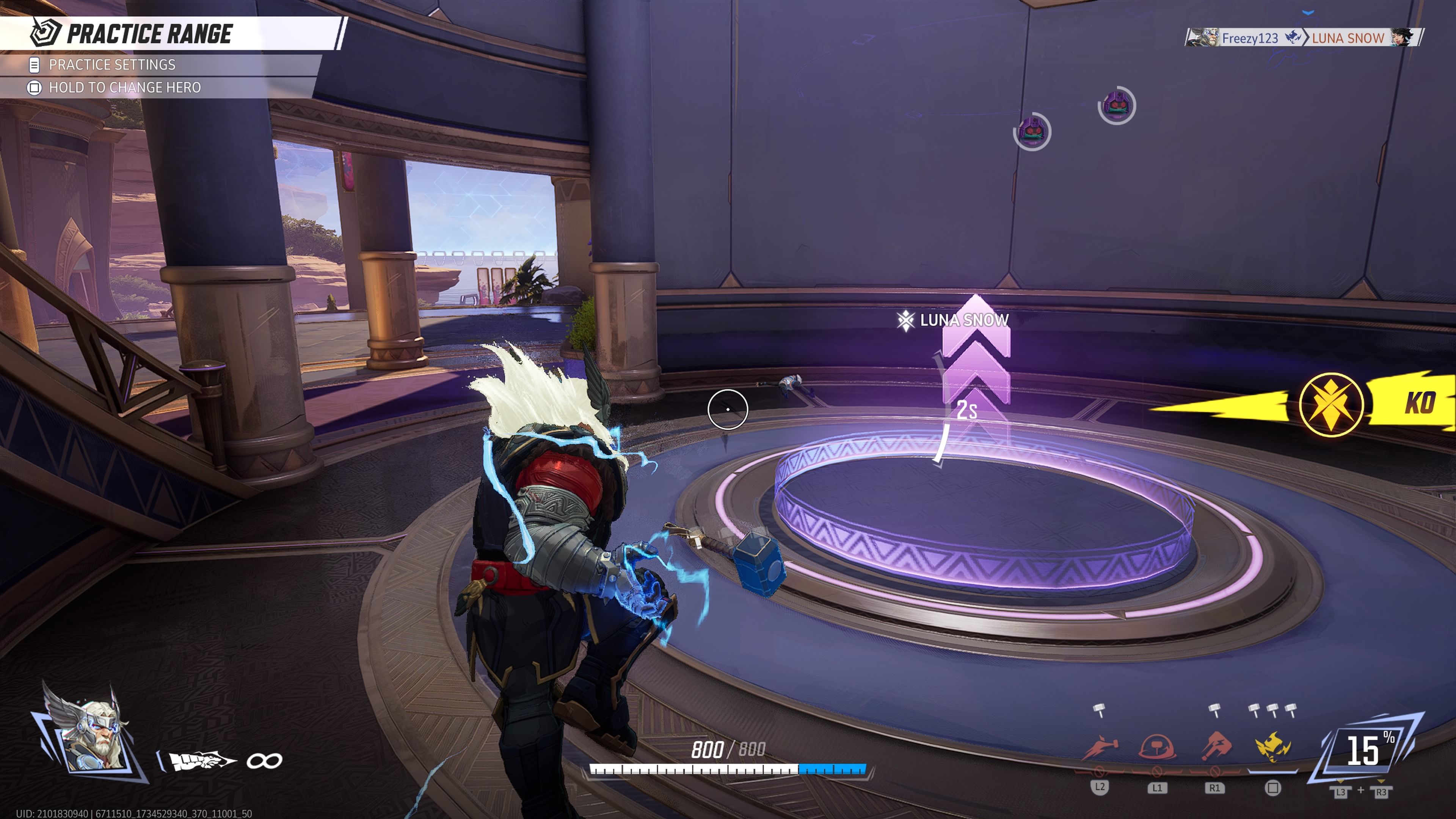1456x819 pixels.
Task: Select the Mjolnir weapon icon beside the portrait
Action: [201, 761]
